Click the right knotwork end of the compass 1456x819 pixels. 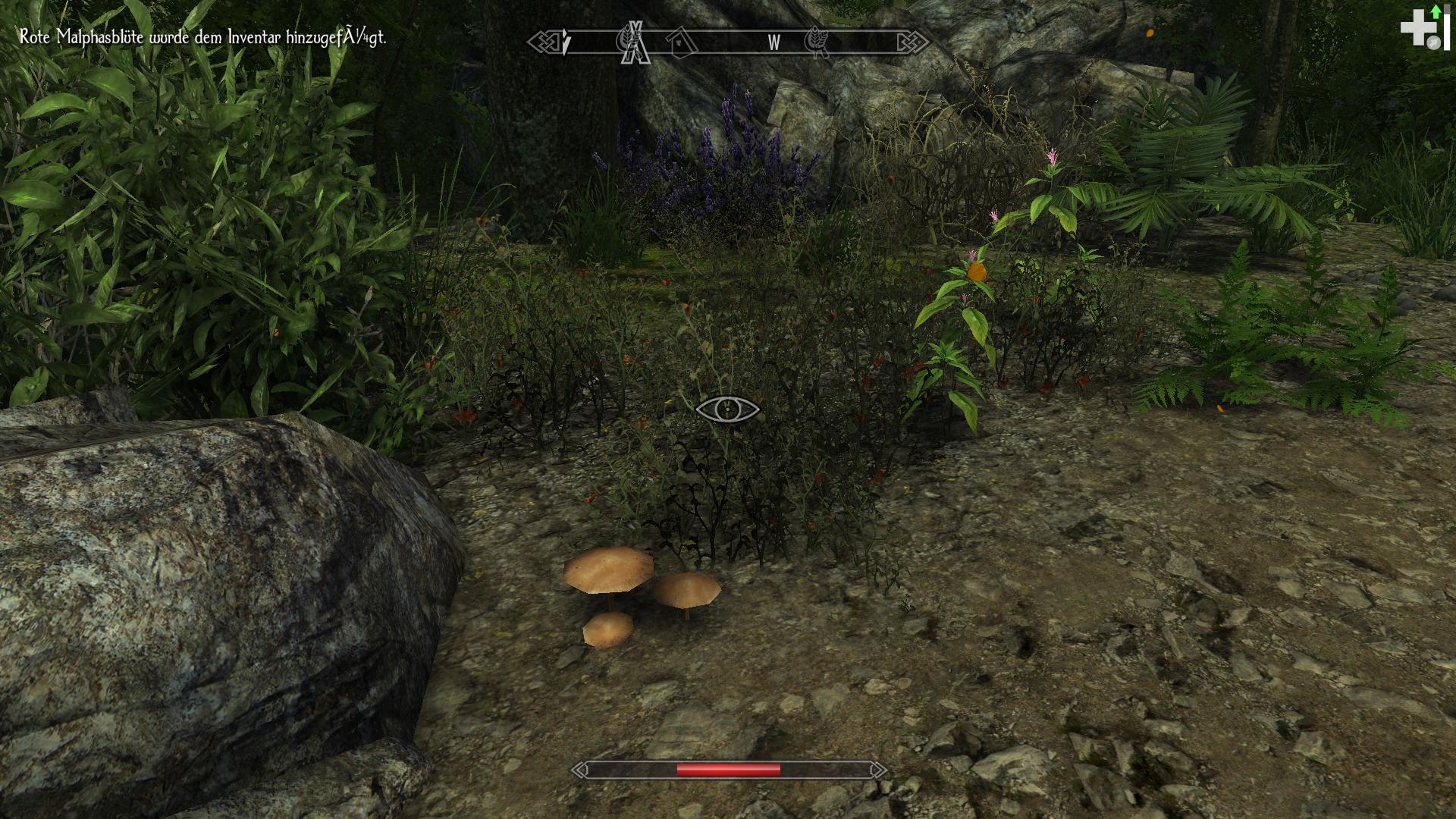913,42
